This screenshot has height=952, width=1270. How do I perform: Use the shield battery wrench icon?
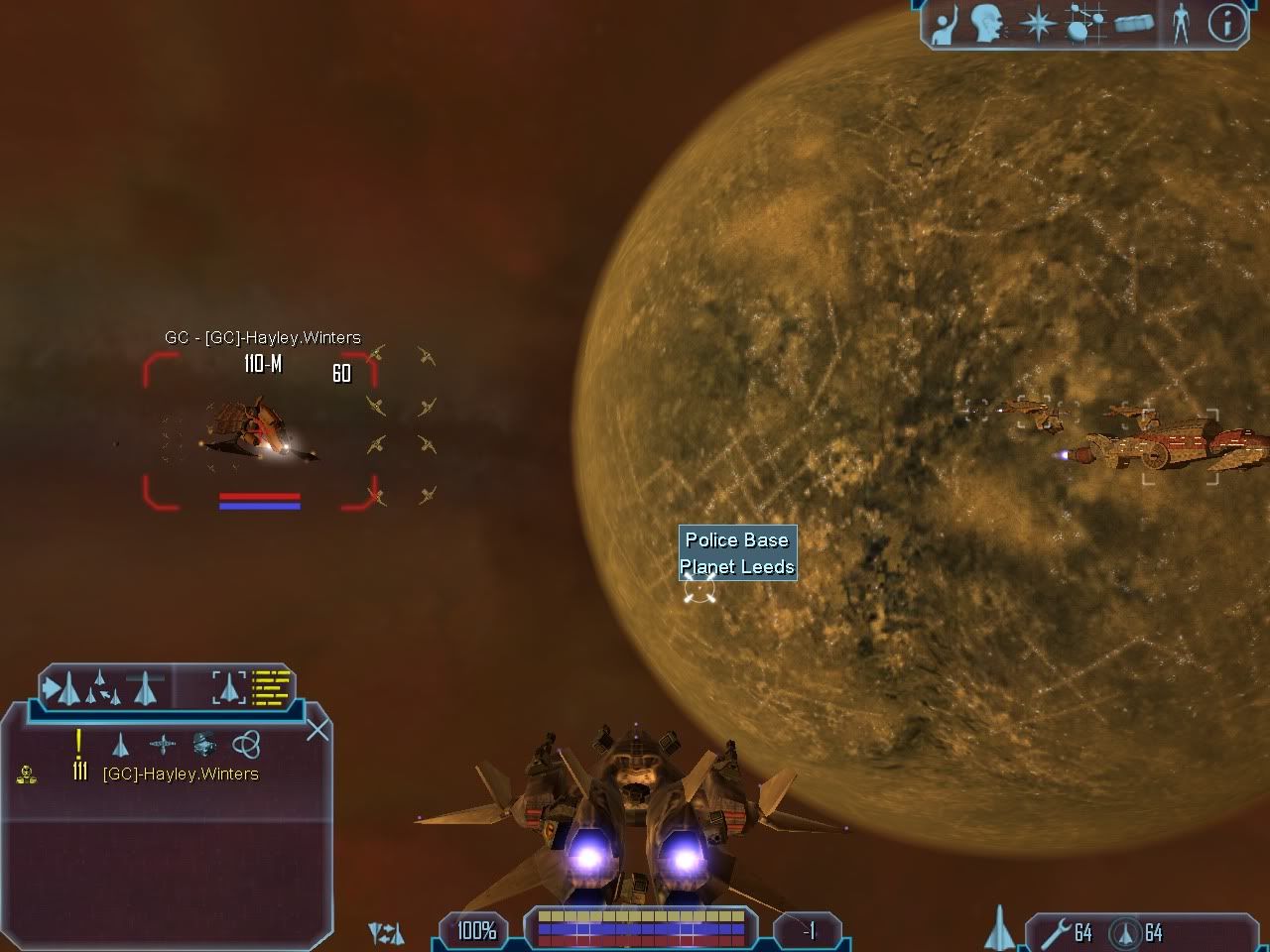click(x=1058, y=932)
